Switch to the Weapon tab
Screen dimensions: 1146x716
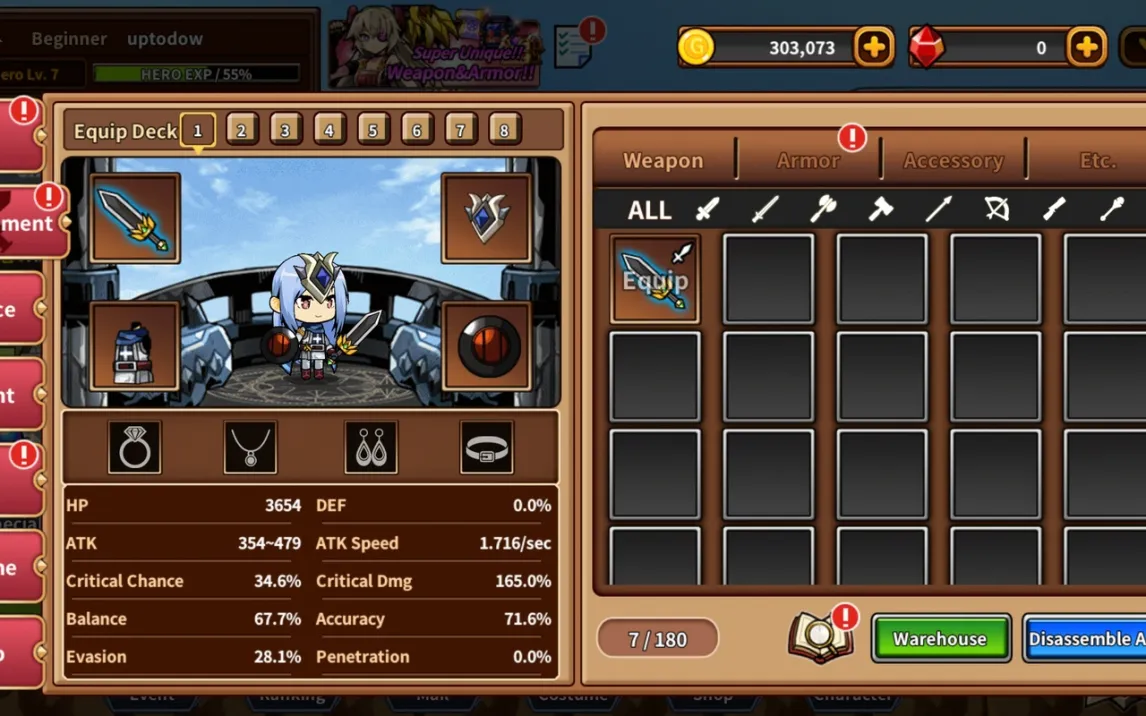[x=663, y=160]
